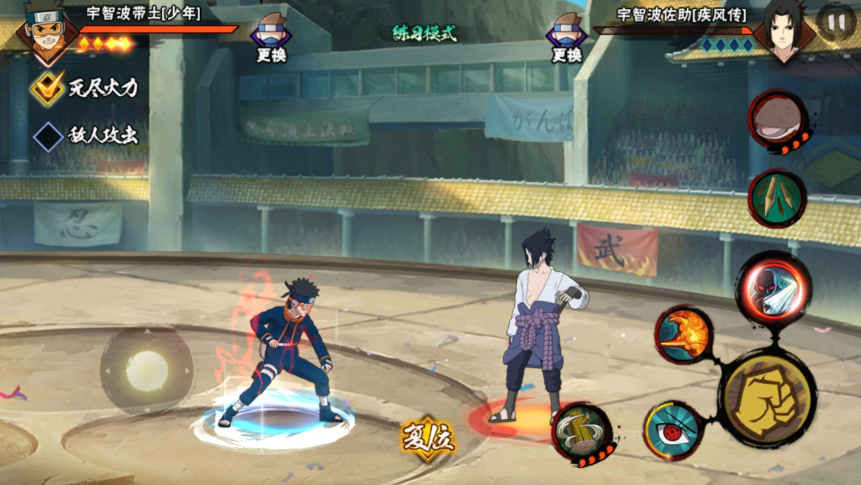Click 更换 beside Obito's health bar
This screenshot has width=861, height=485.
pos(271,38)
